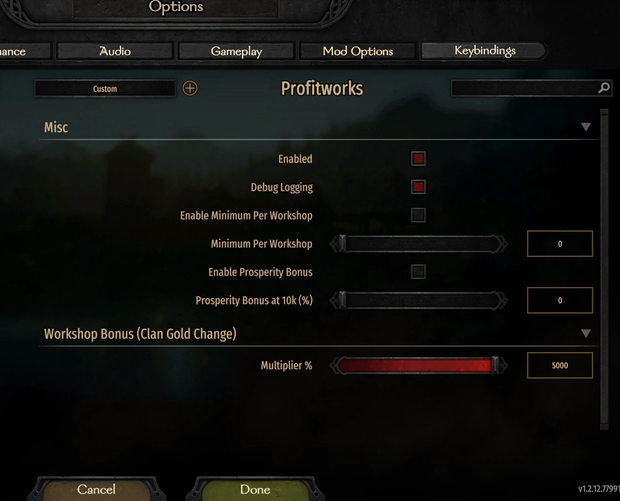This screenshot has height=501, width=620.
Task: Go to the Keybindings tab
Action: pos(484,50)
